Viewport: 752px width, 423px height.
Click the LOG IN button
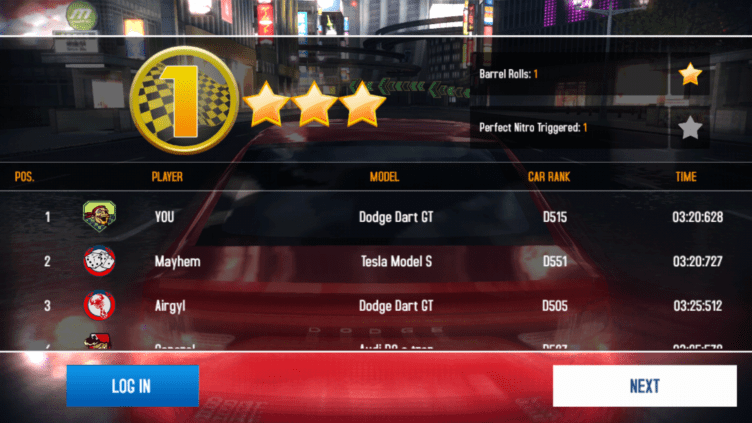[132, 386]
